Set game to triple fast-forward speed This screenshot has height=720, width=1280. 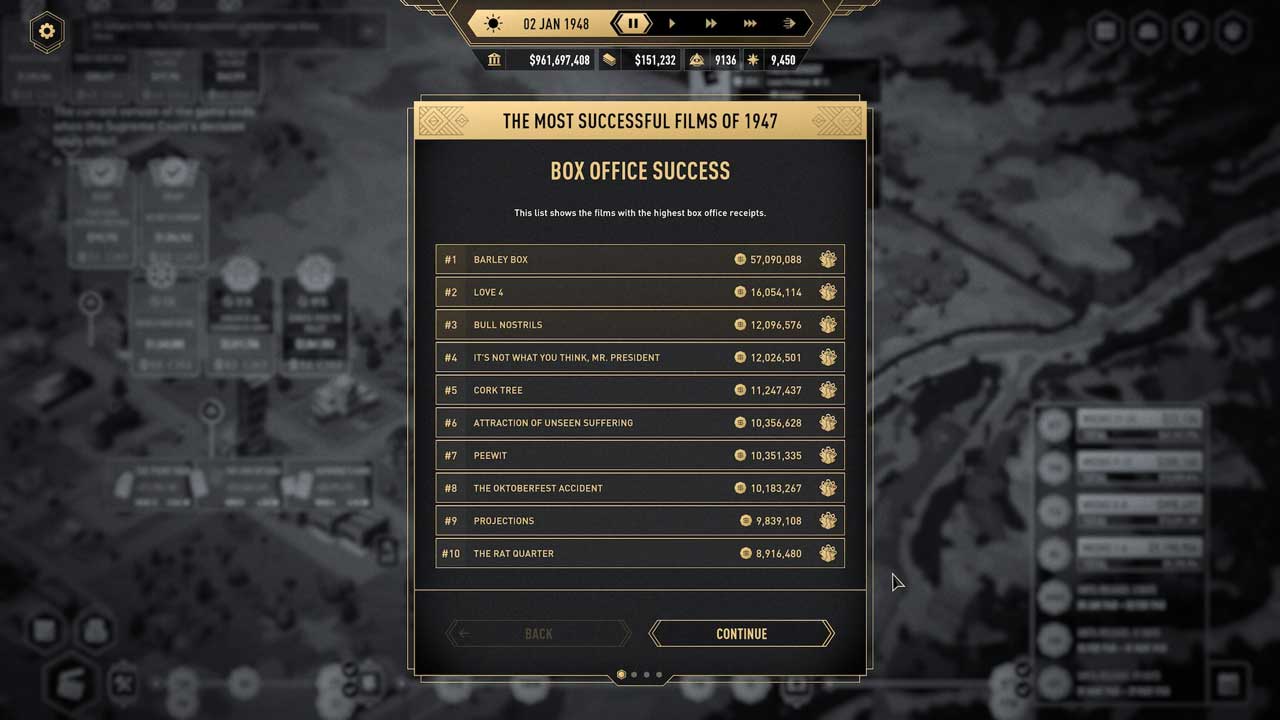coord(750,23)
